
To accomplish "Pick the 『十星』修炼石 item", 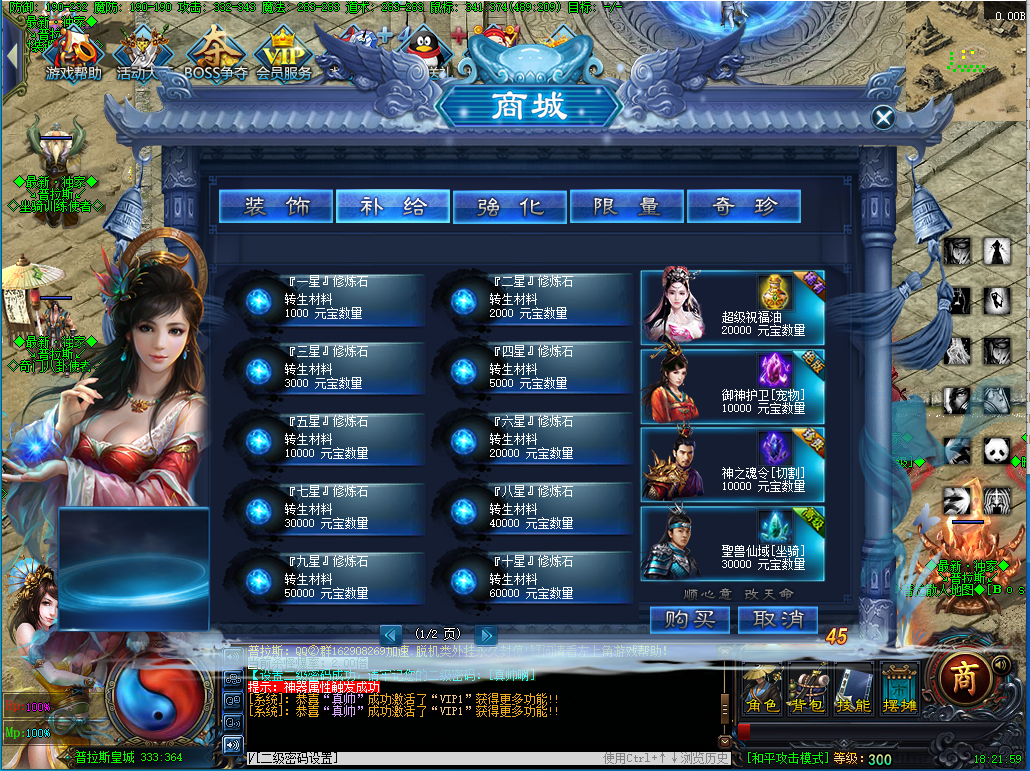I will click(530, 578).
